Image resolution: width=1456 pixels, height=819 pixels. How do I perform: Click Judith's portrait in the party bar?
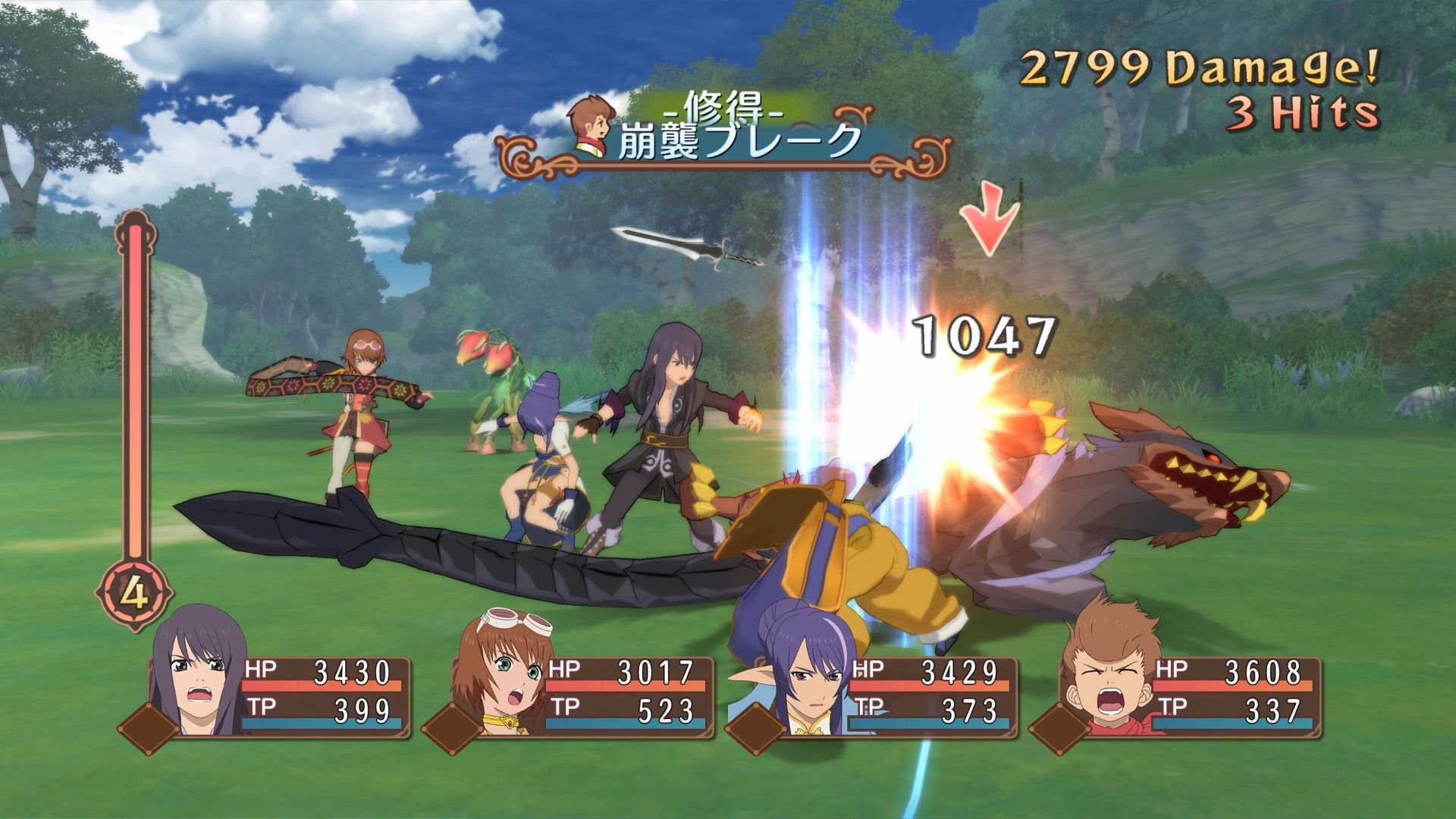pos(800,675)
